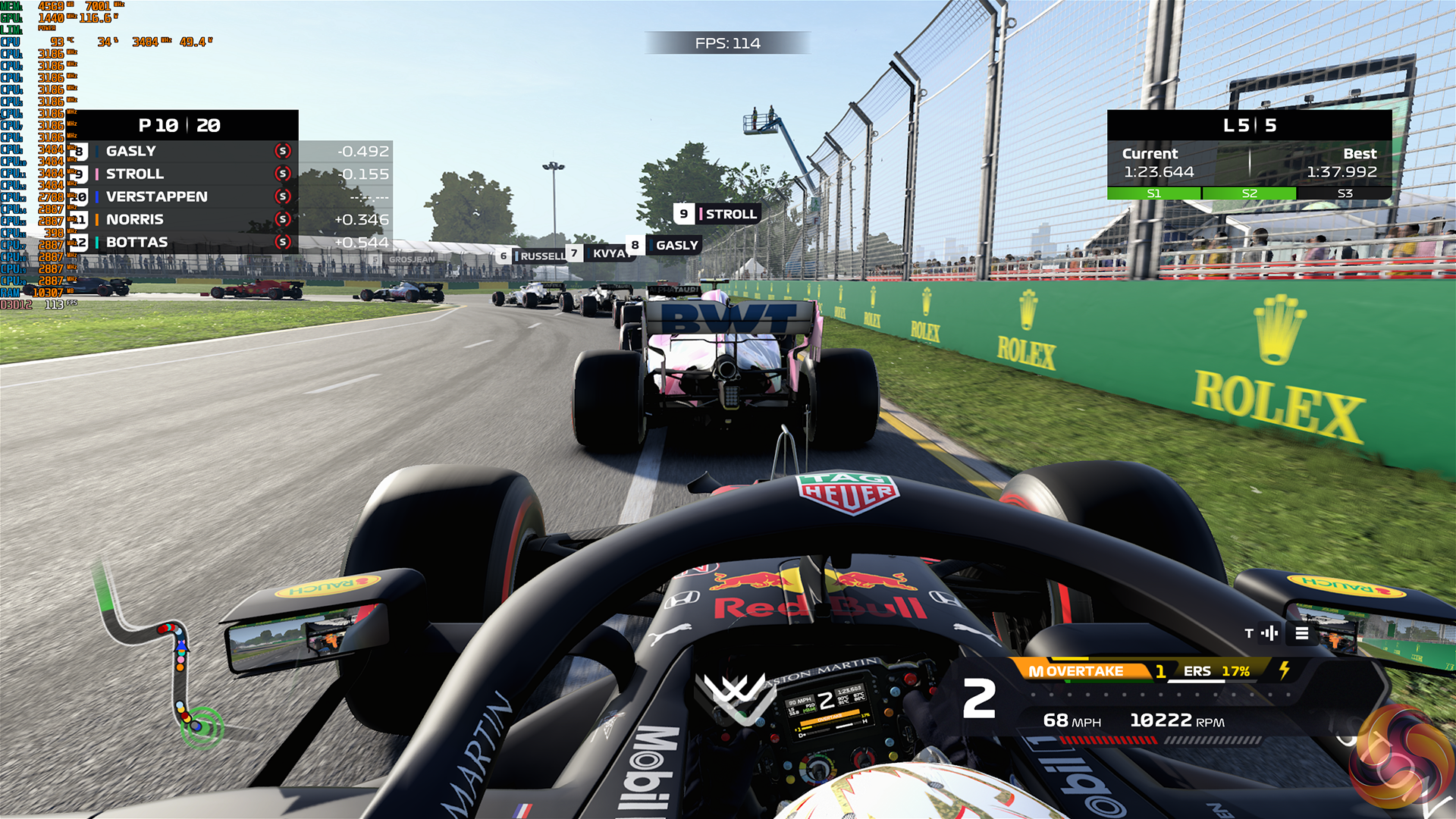Click the lightning bolt ERS icon
The image size is (1456, 819).
point(1285,670)
